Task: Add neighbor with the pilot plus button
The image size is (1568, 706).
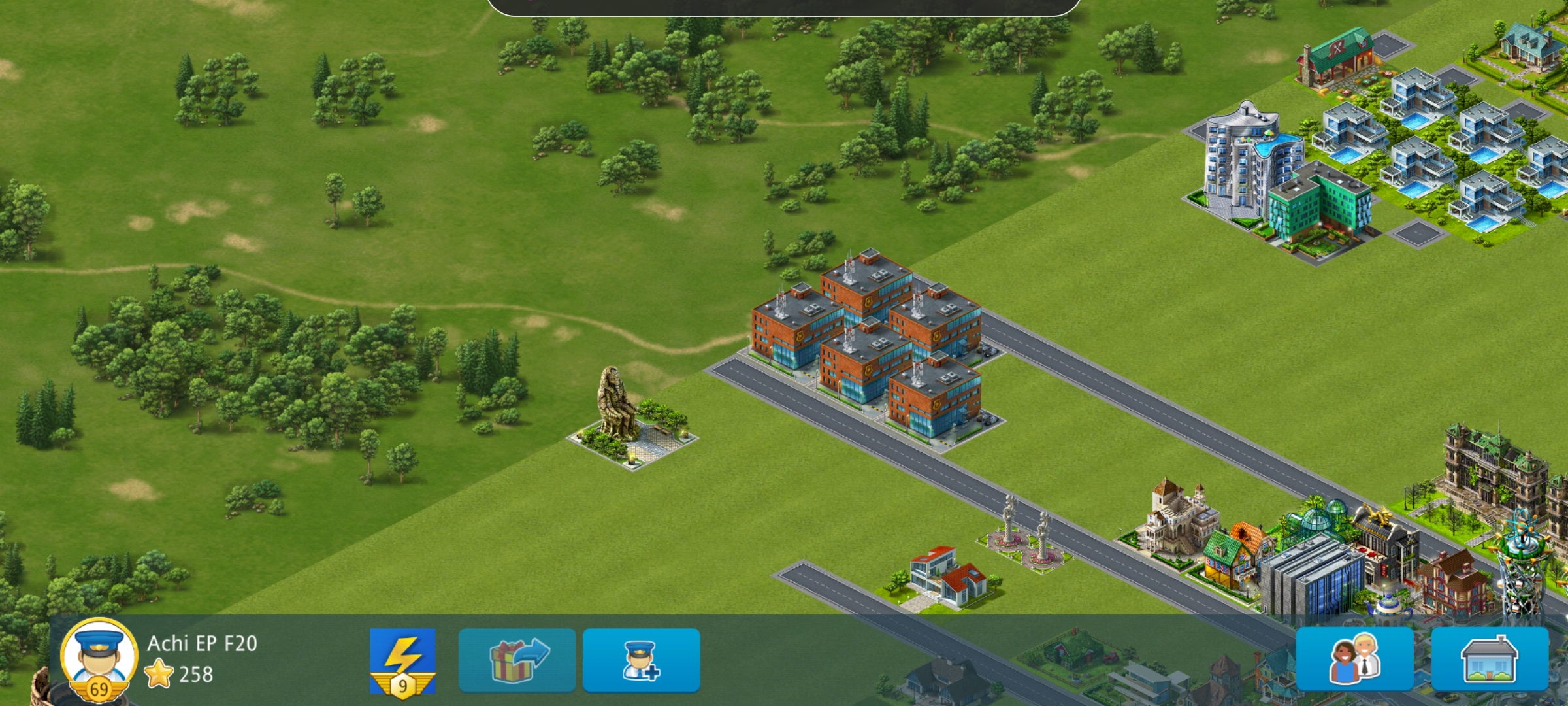Action: tap(641, 660)
